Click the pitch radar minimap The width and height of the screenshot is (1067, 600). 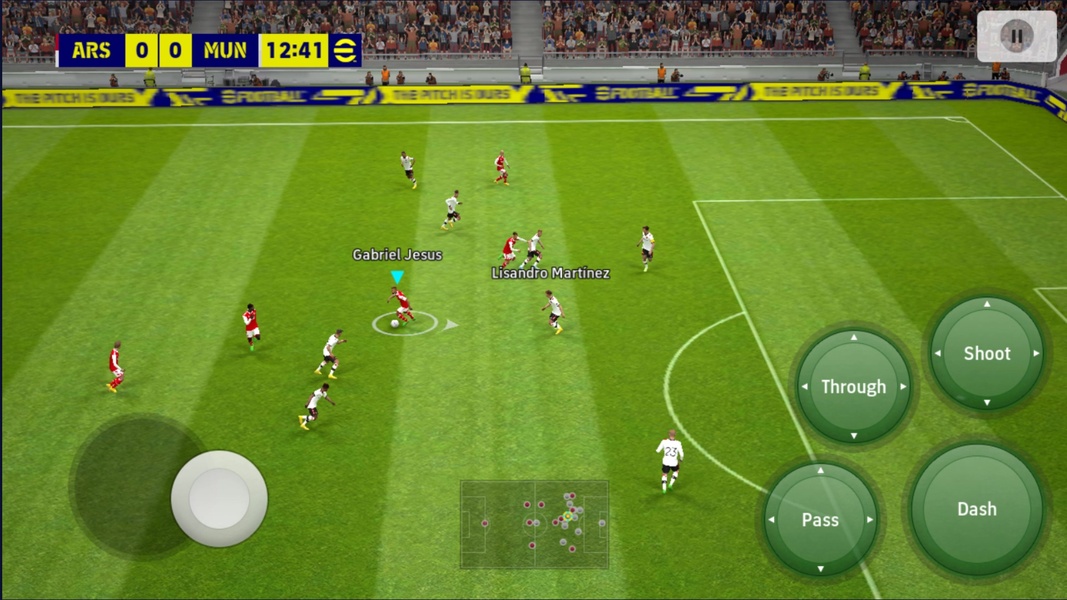click(534, 524)
